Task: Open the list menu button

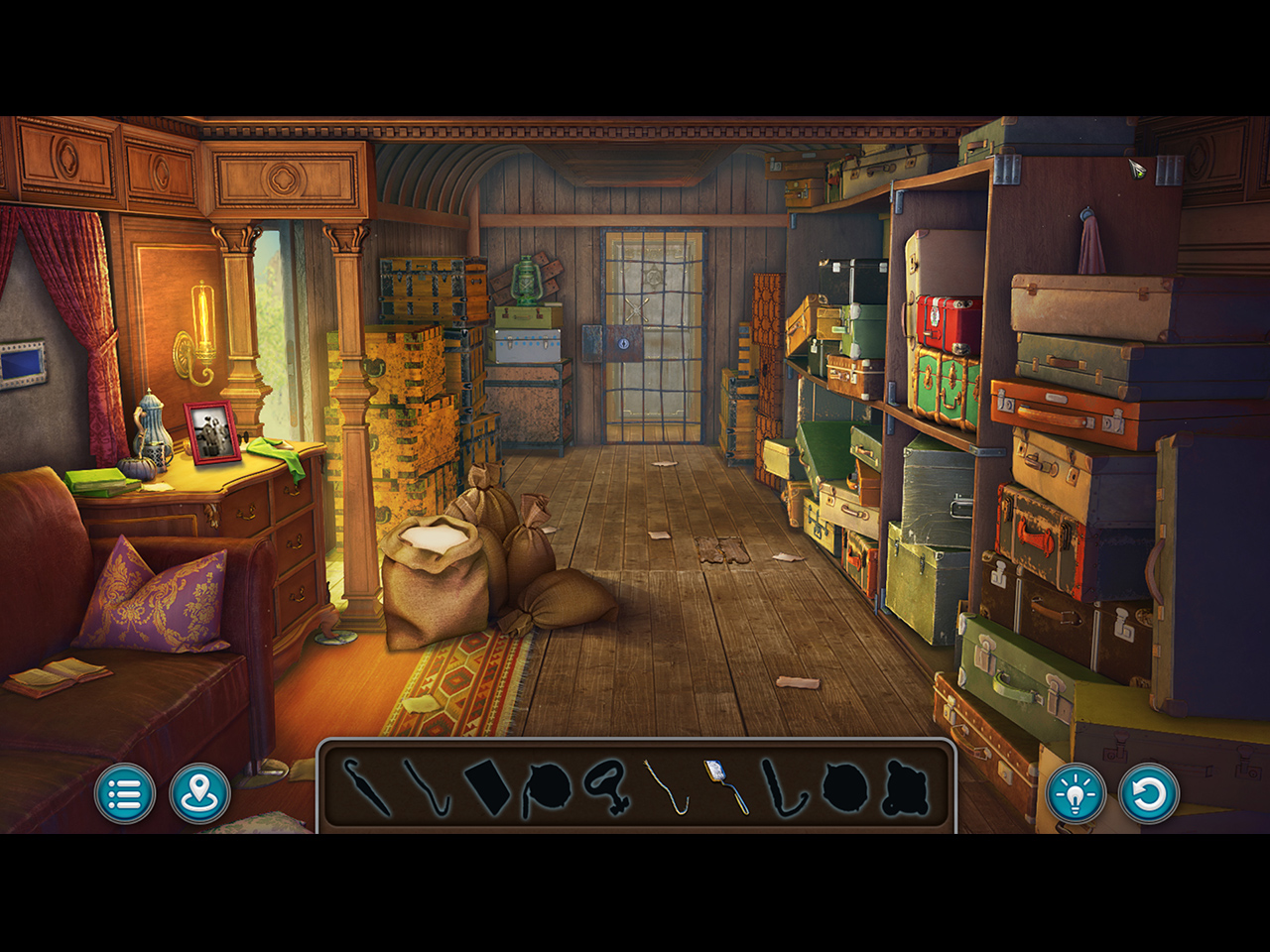Action: click(x=125, y=793)
